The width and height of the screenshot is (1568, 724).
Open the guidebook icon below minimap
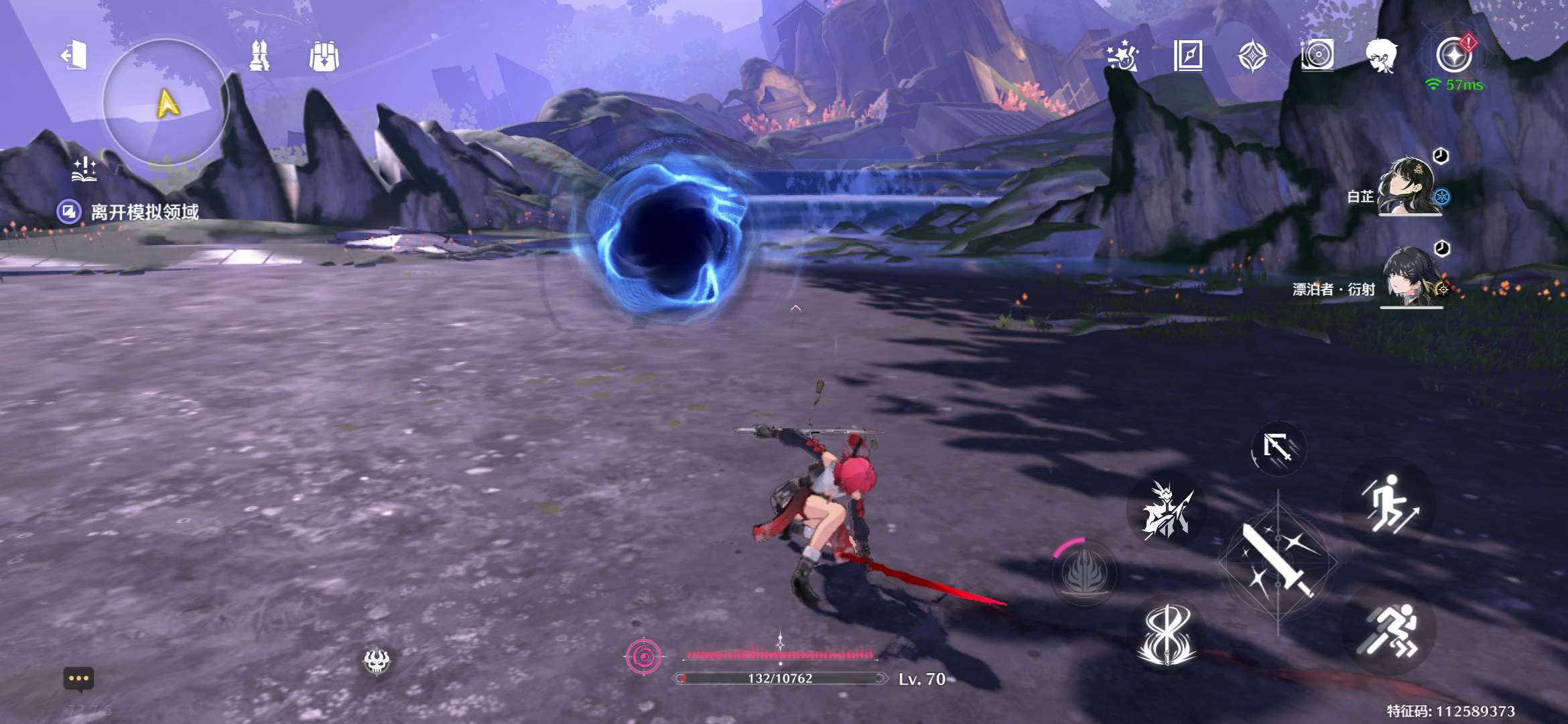tap(85, 170)
